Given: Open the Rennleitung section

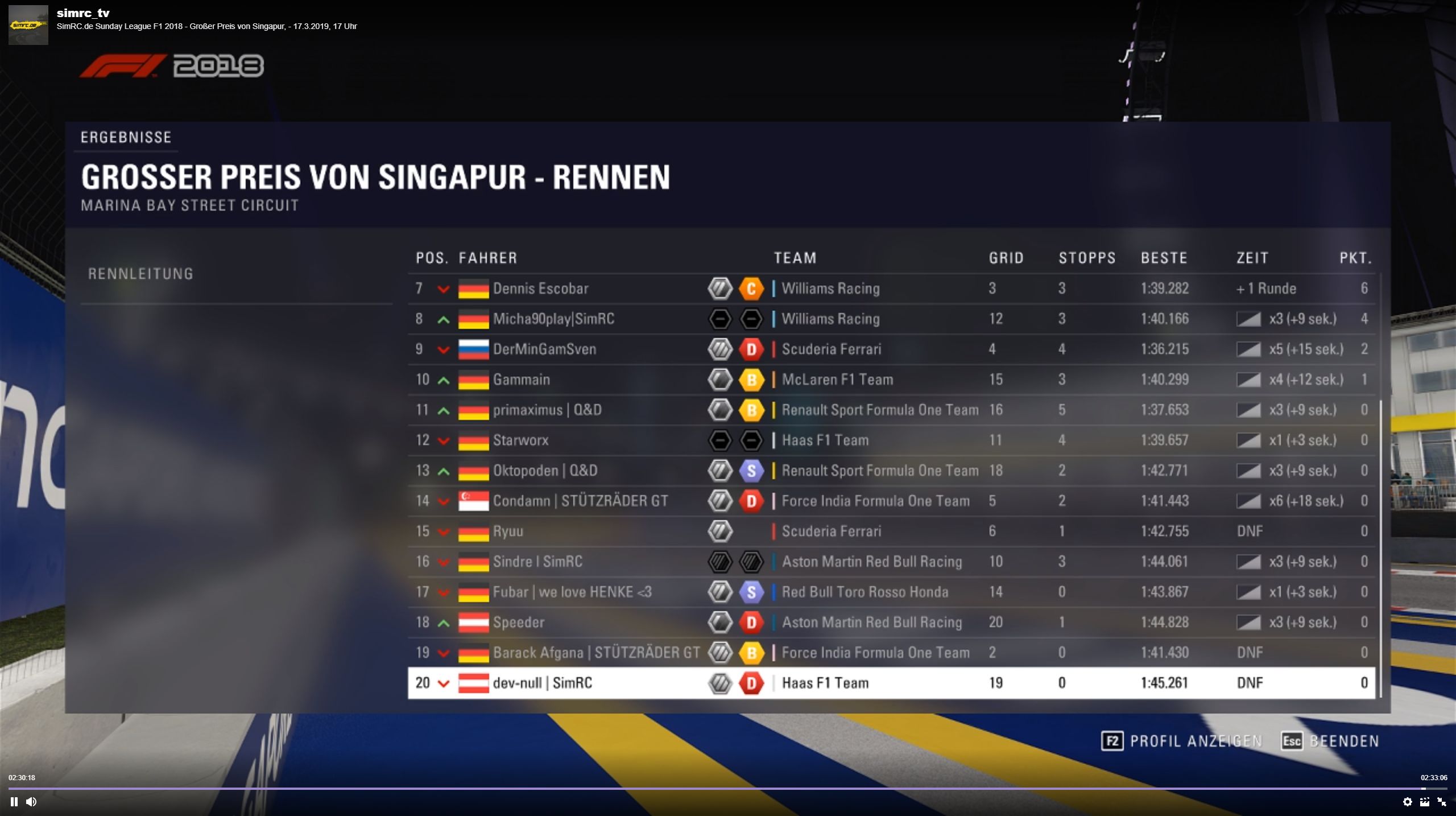Looking at the screenshot, I should pyautogui.click(x=140, y=274).
